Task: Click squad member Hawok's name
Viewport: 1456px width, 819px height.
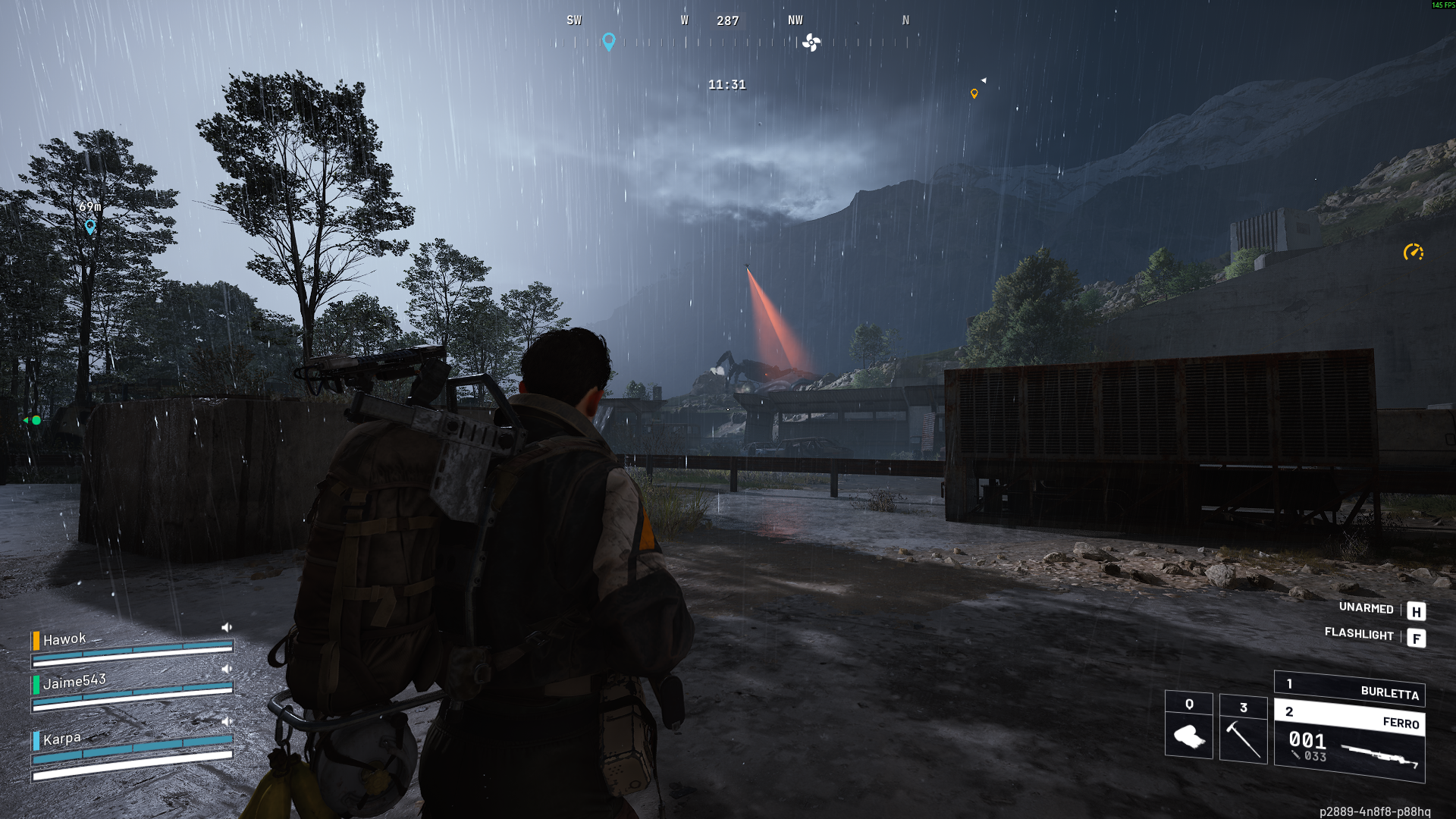Action: coord(64,639)
